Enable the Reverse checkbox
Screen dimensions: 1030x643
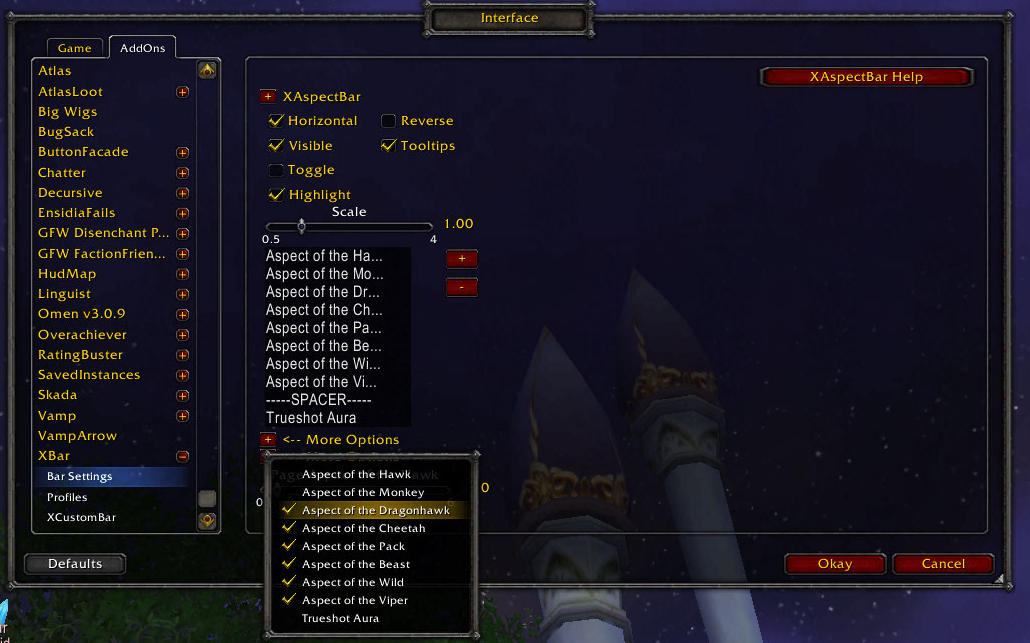click(389, 121)
